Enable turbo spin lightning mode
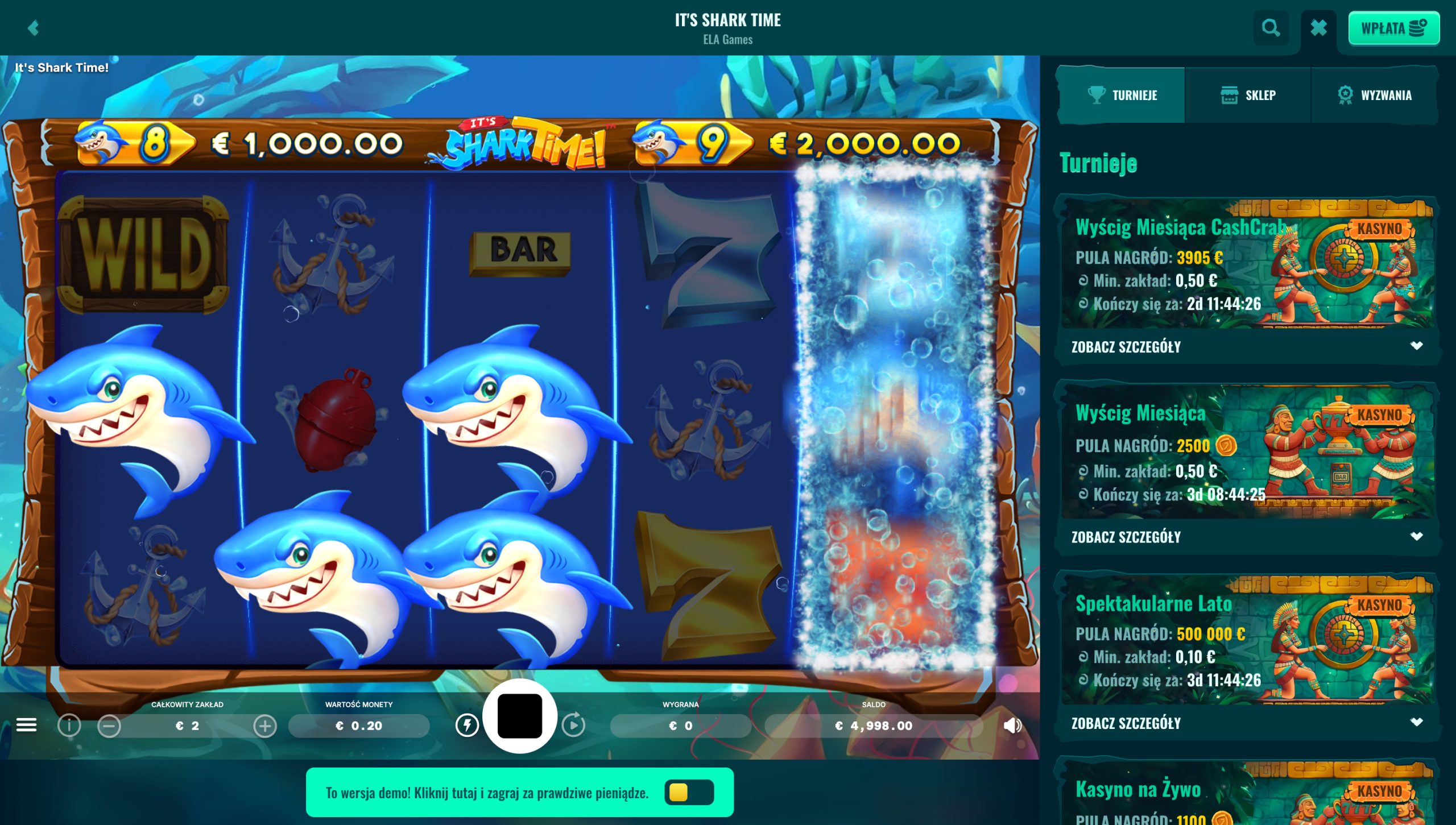The height and width of the screenshot is (825, 1456). pyautogui.click(x=468, y=725)
